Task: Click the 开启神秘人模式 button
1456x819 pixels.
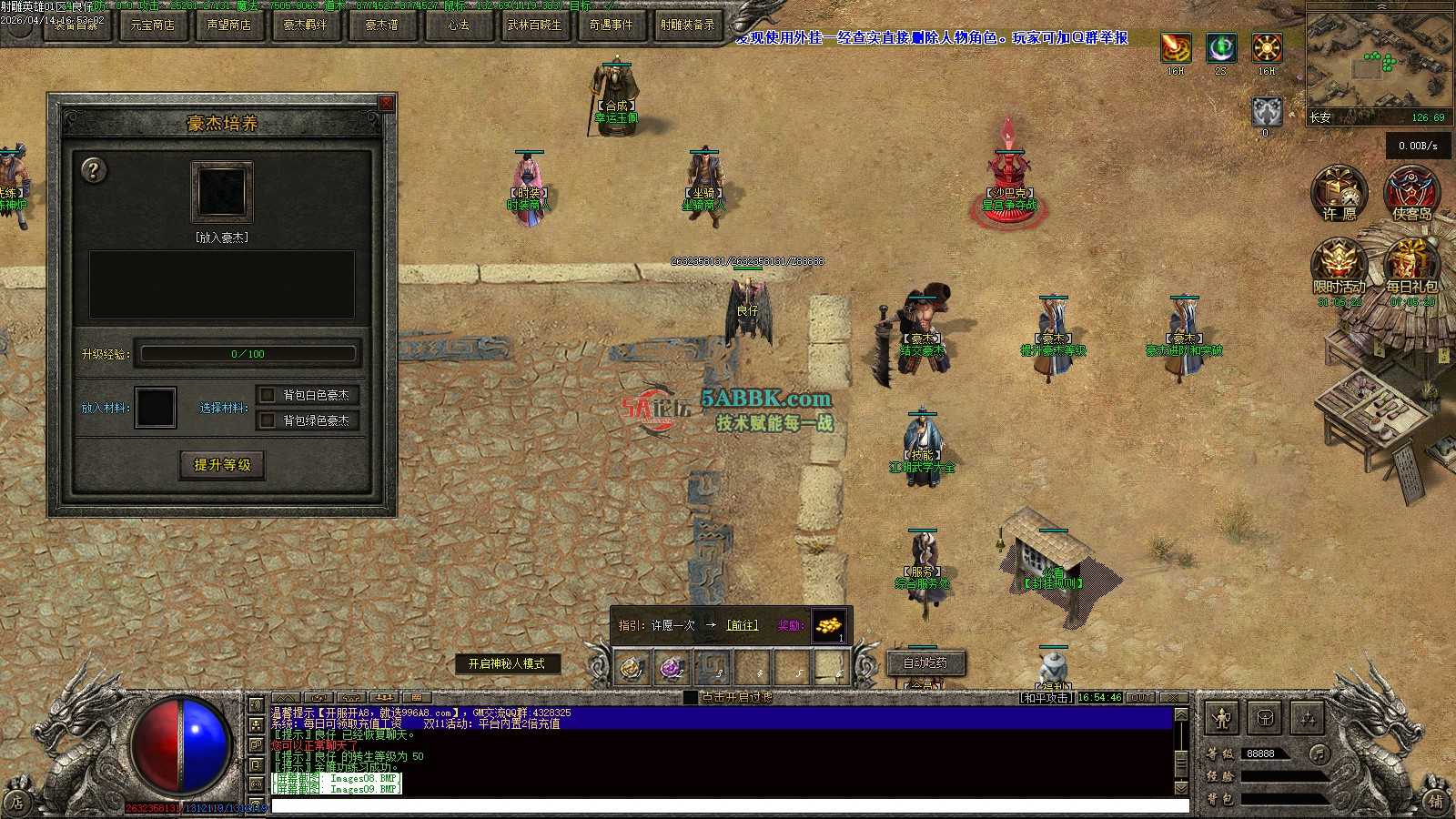Action: [x=507, y=664]
